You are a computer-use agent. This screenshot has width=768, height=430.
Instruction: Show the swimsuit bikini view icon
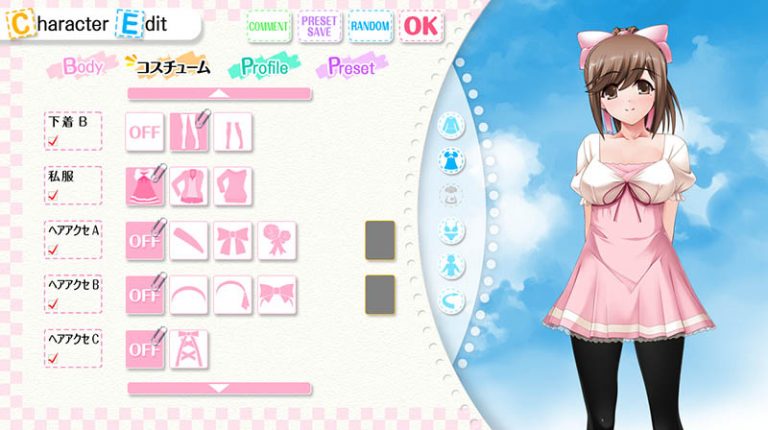(x=453, y=232)
